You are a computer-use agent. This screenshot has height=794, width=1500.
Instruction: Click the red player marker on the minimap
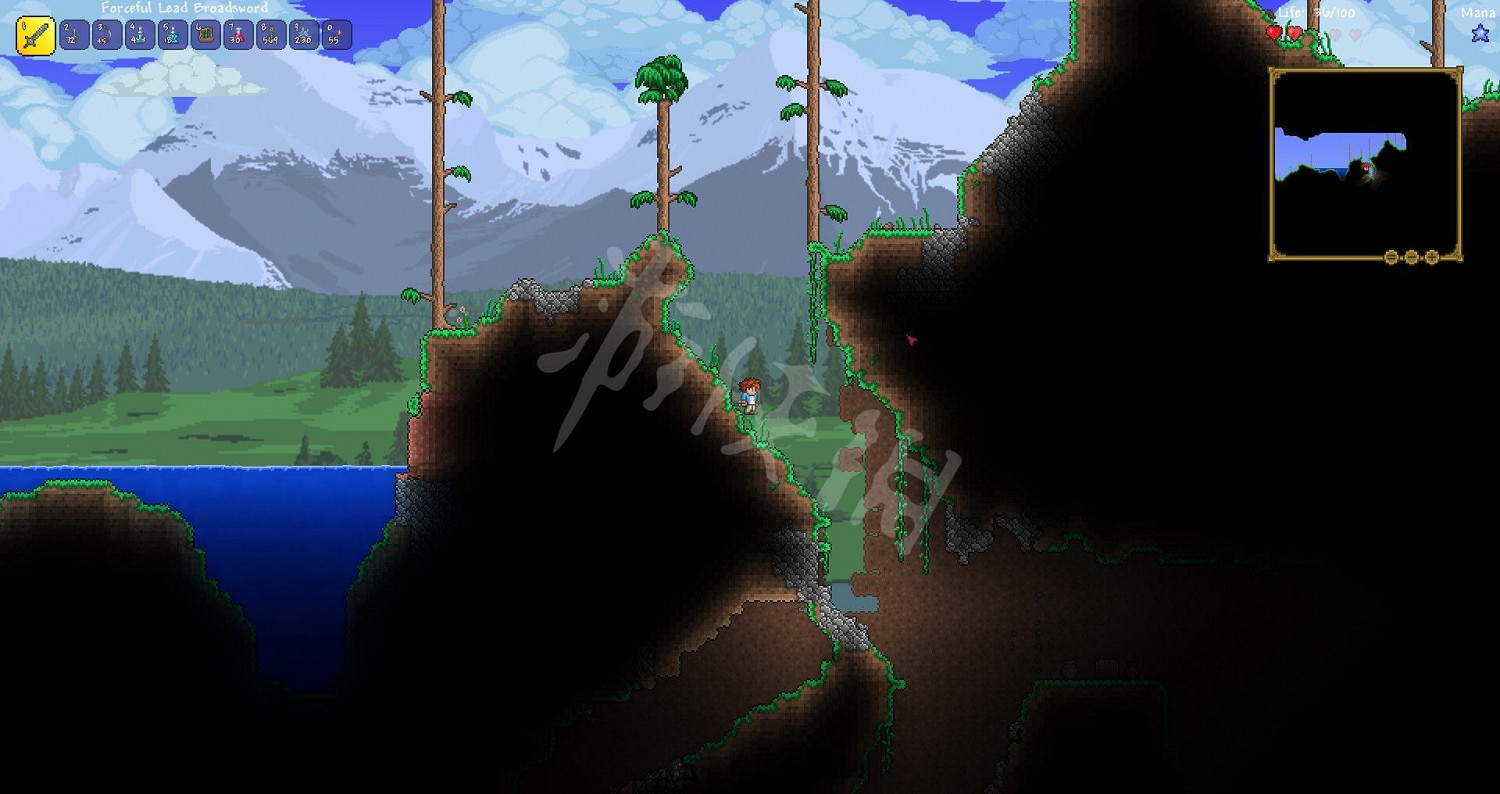tap(1364, 166)
